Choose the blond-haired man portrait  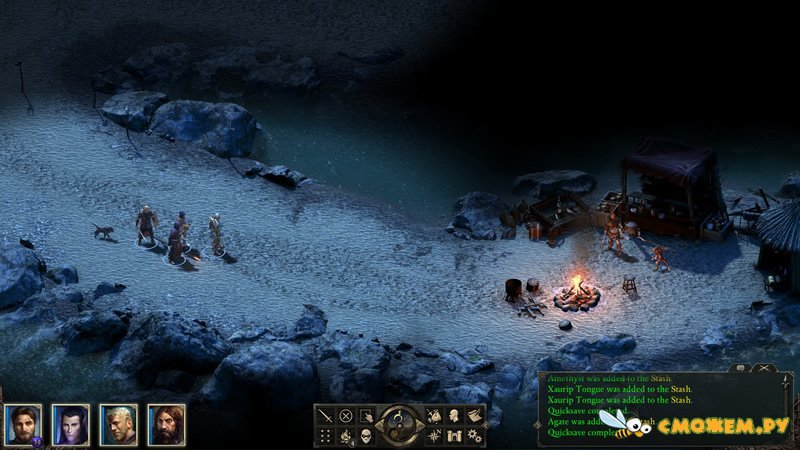pyautogui.click(x=119, y=424)
